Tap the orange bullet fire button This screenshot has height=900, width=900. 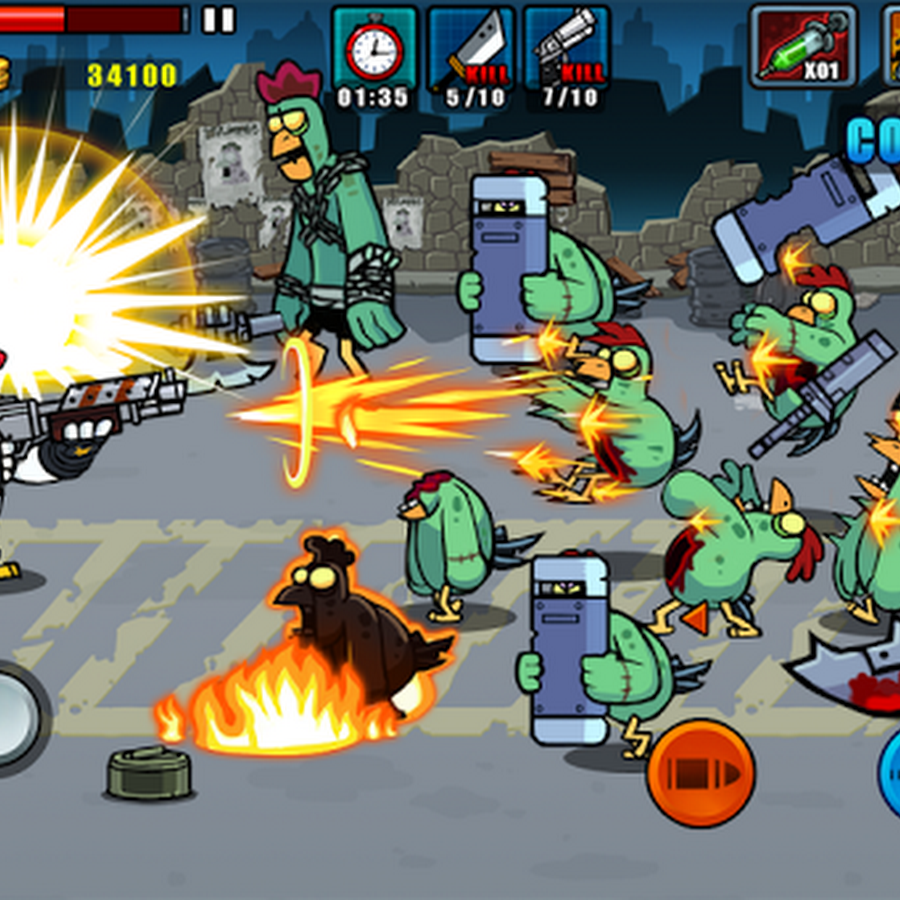[700, 773]
